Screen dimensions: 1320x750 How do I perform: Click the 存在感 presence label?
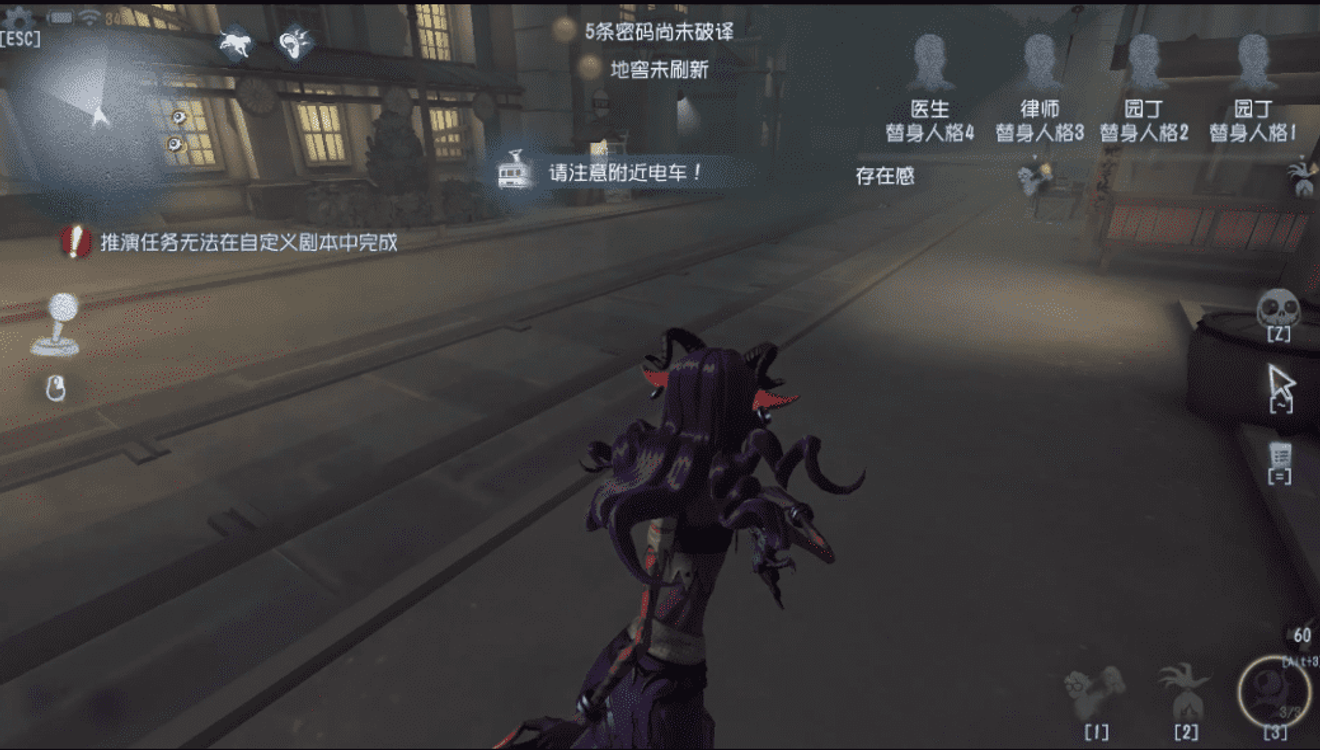point(884,173)
